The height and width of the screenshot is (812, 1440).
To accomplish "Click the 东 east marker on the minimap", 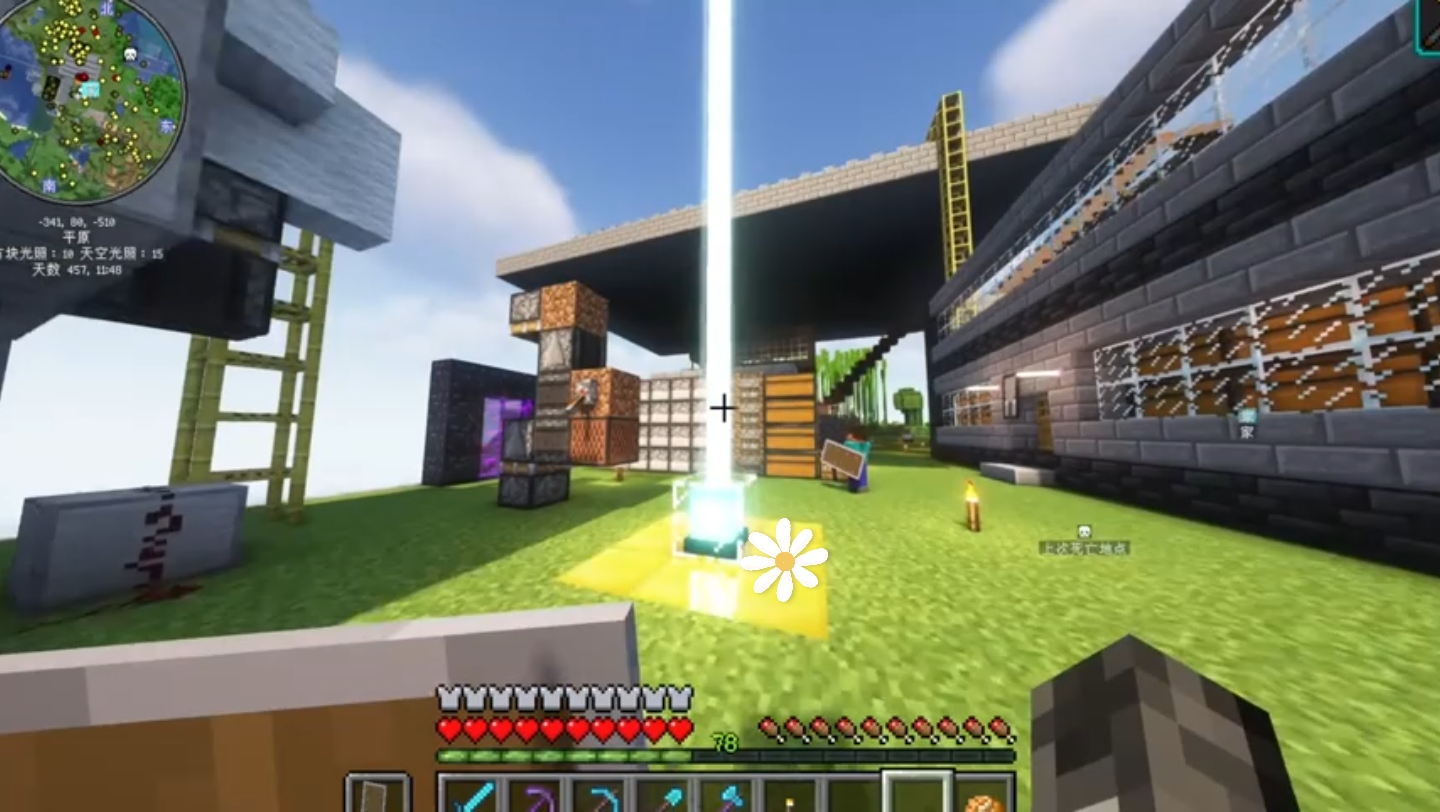I will 164,123.
